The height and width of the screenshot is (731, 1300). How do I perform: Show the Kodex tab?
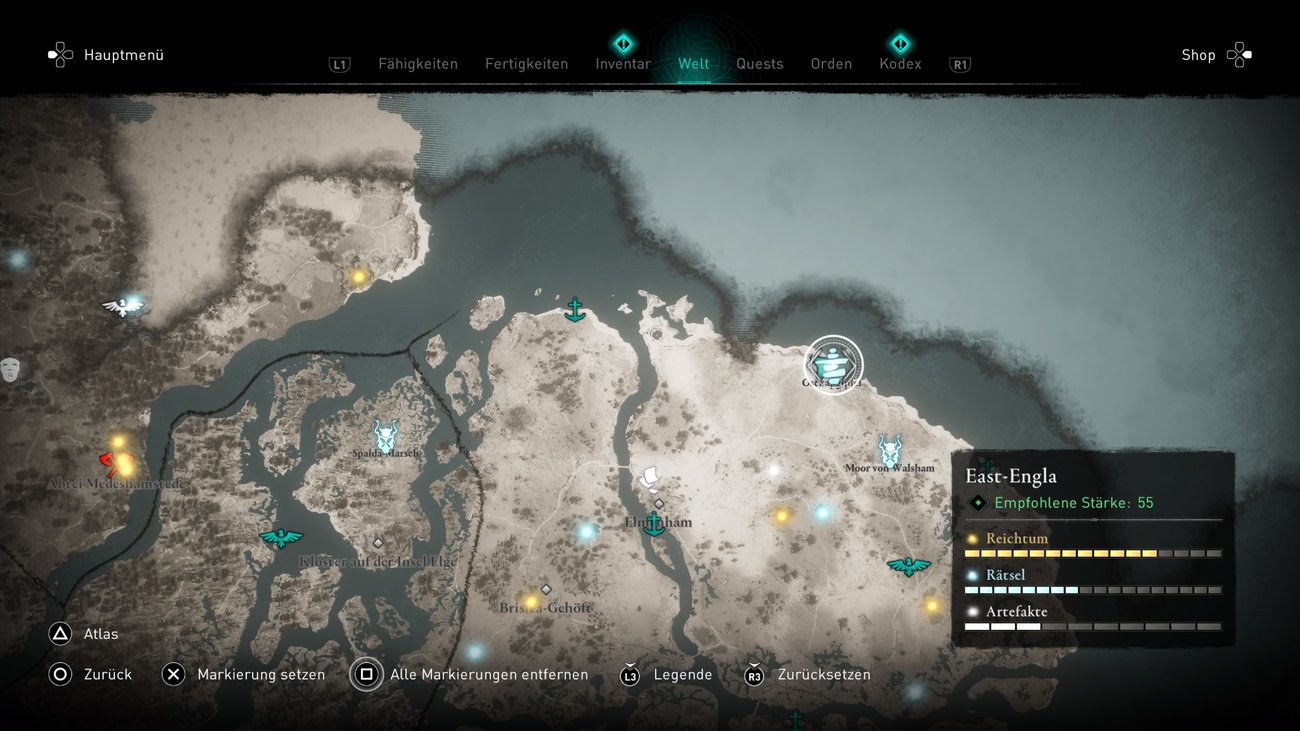point(900,64)
